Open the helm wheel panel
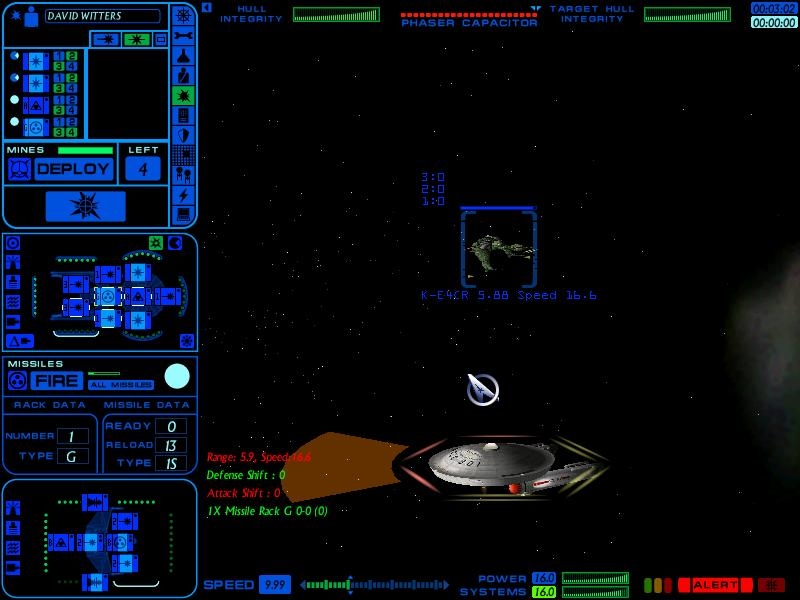 click(x=183, y=15)
